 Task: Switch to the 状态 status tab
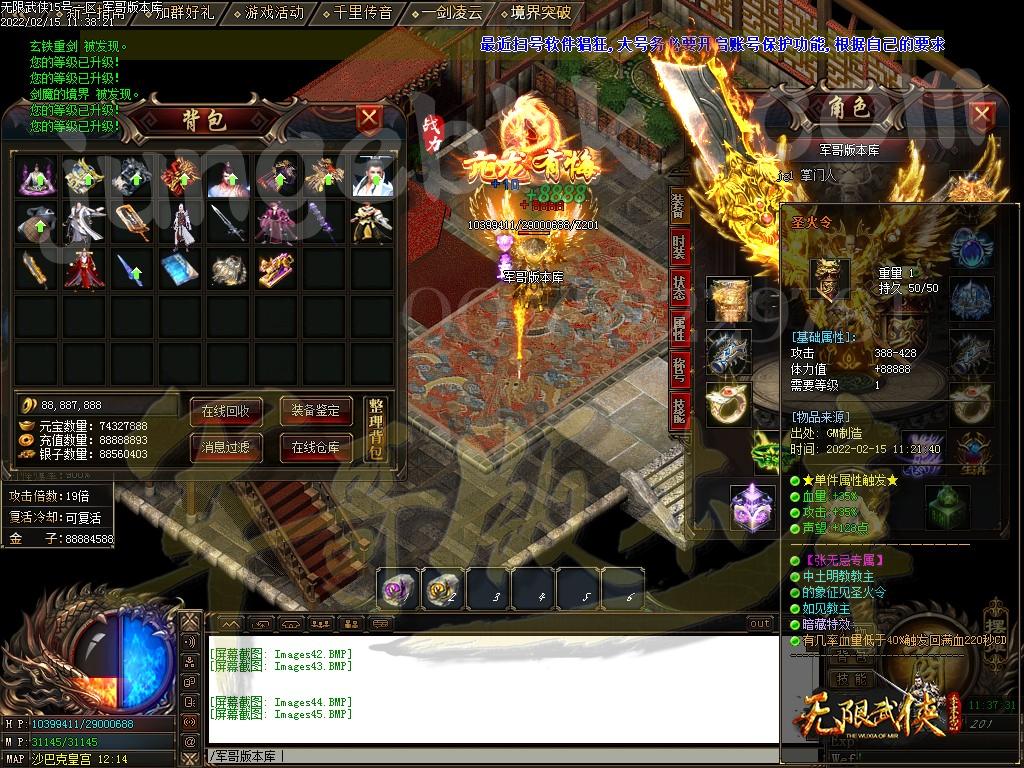(x=679, y=289)
